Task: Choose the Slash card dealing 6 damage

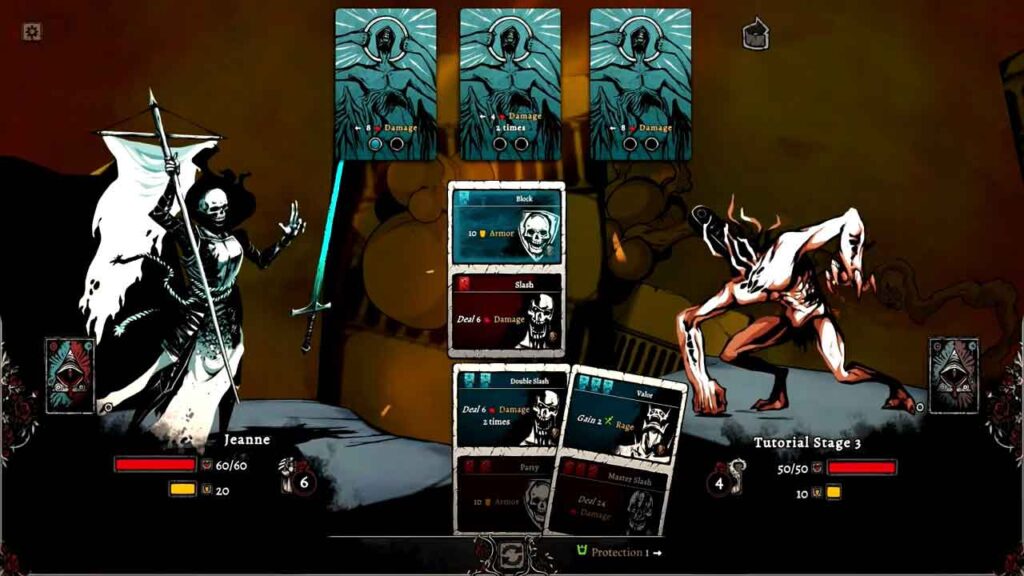Action: (506, 312)
